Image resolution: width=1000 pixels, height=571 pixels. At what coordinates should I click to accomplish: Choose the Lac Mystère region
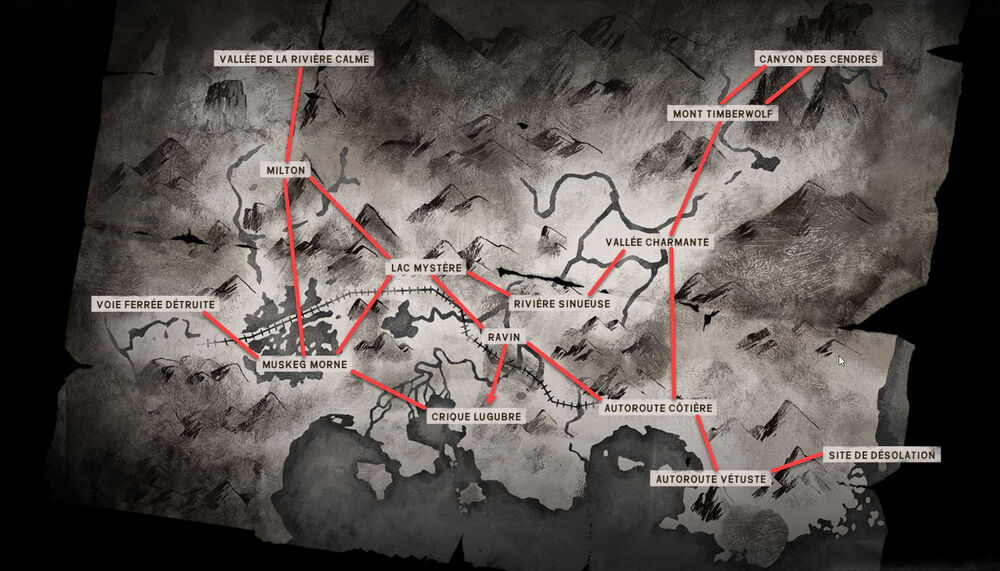[x=425, y=268]
